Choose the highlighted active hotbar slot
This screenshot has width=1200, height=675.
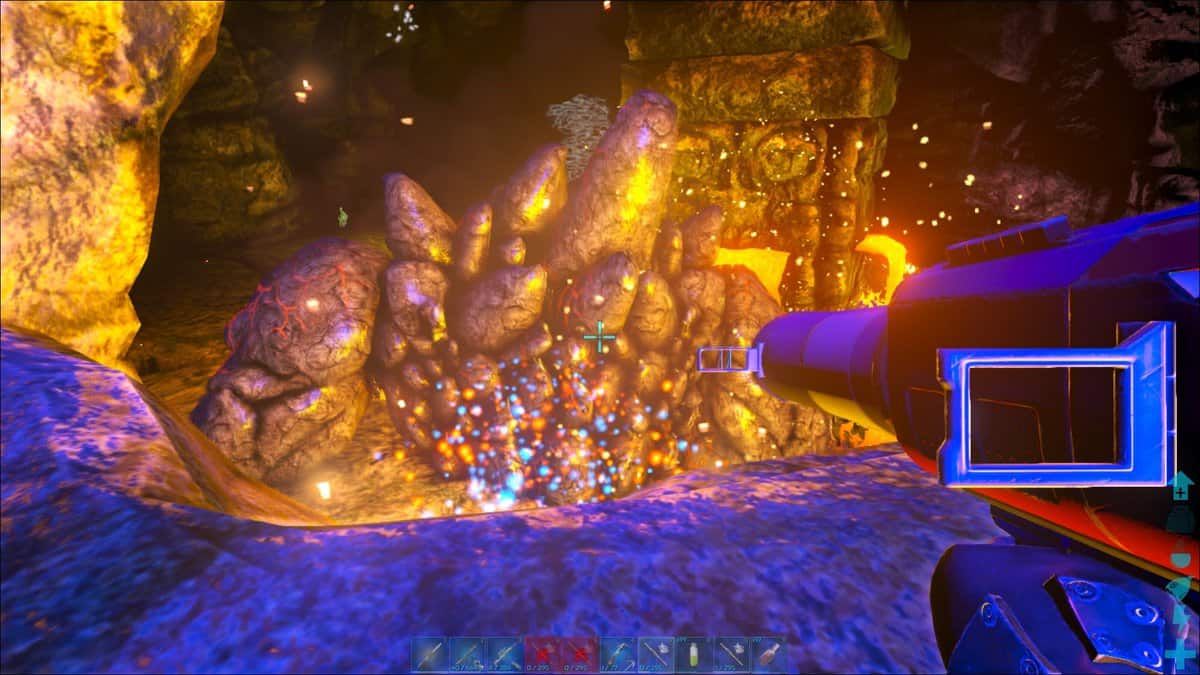pos(656,654)
